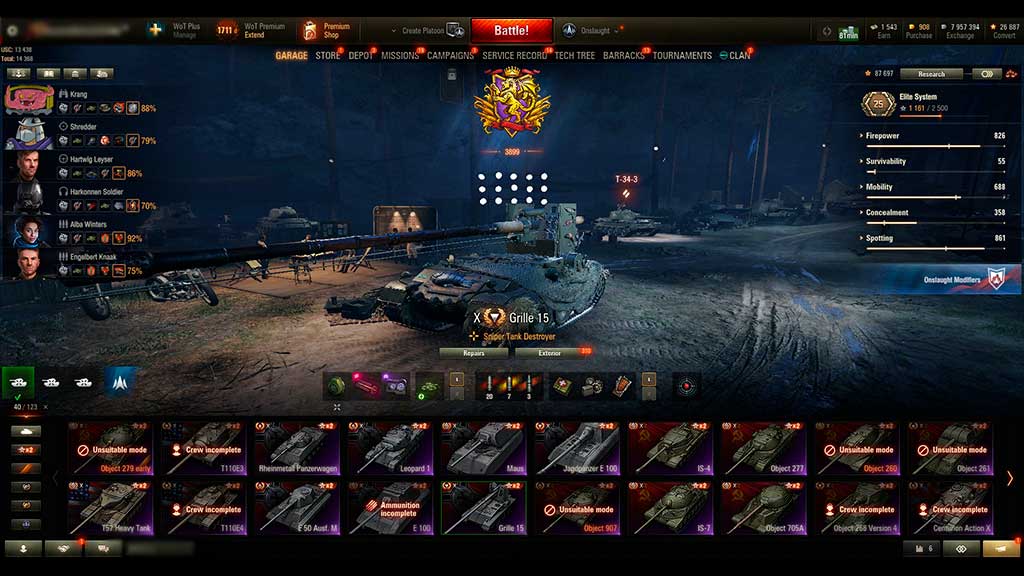Viewport: 1024px width, 576px height.
Task: Select the Maus tank in the carousel
Action: tap(485, 447)
